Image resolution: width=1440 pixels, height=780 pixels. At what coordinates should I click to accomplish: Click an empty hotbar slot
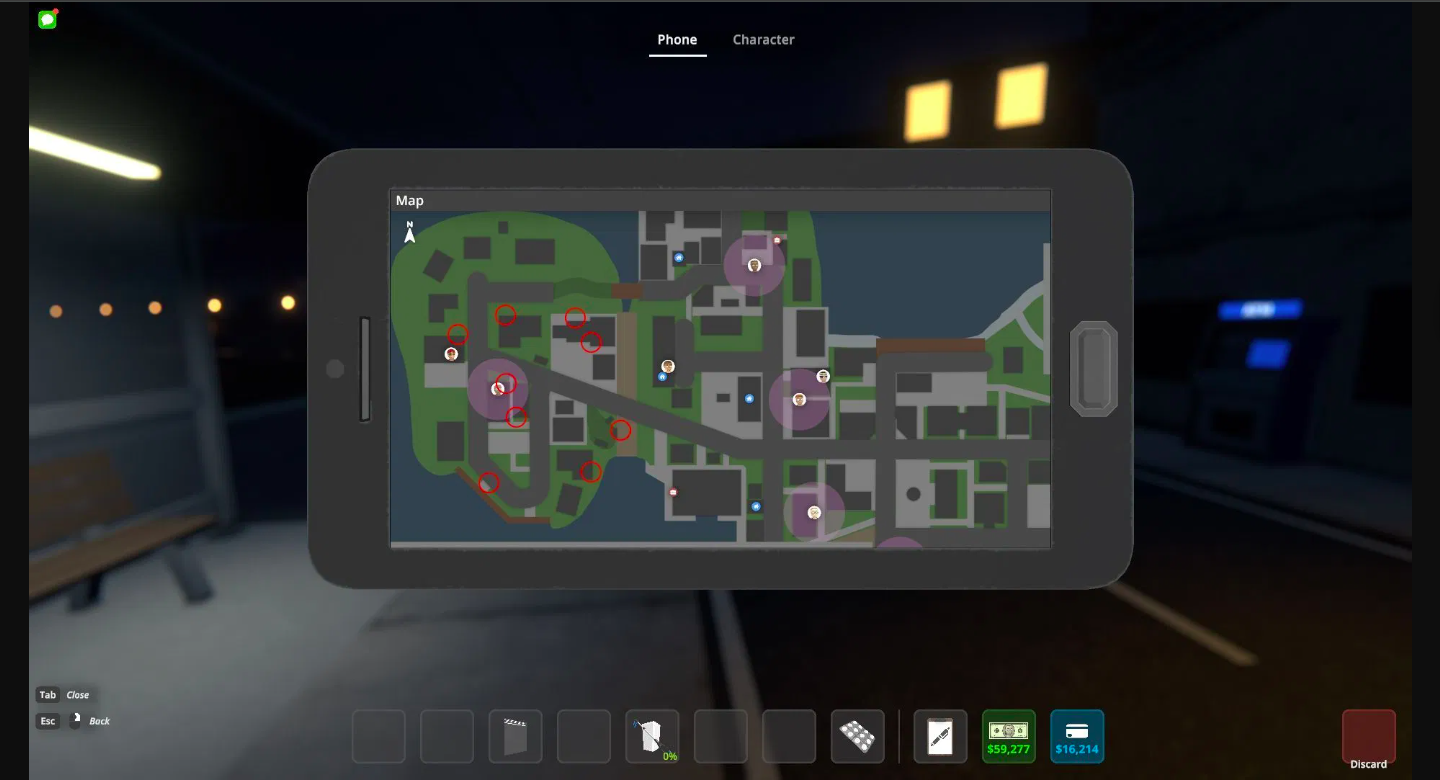(378, 736)
